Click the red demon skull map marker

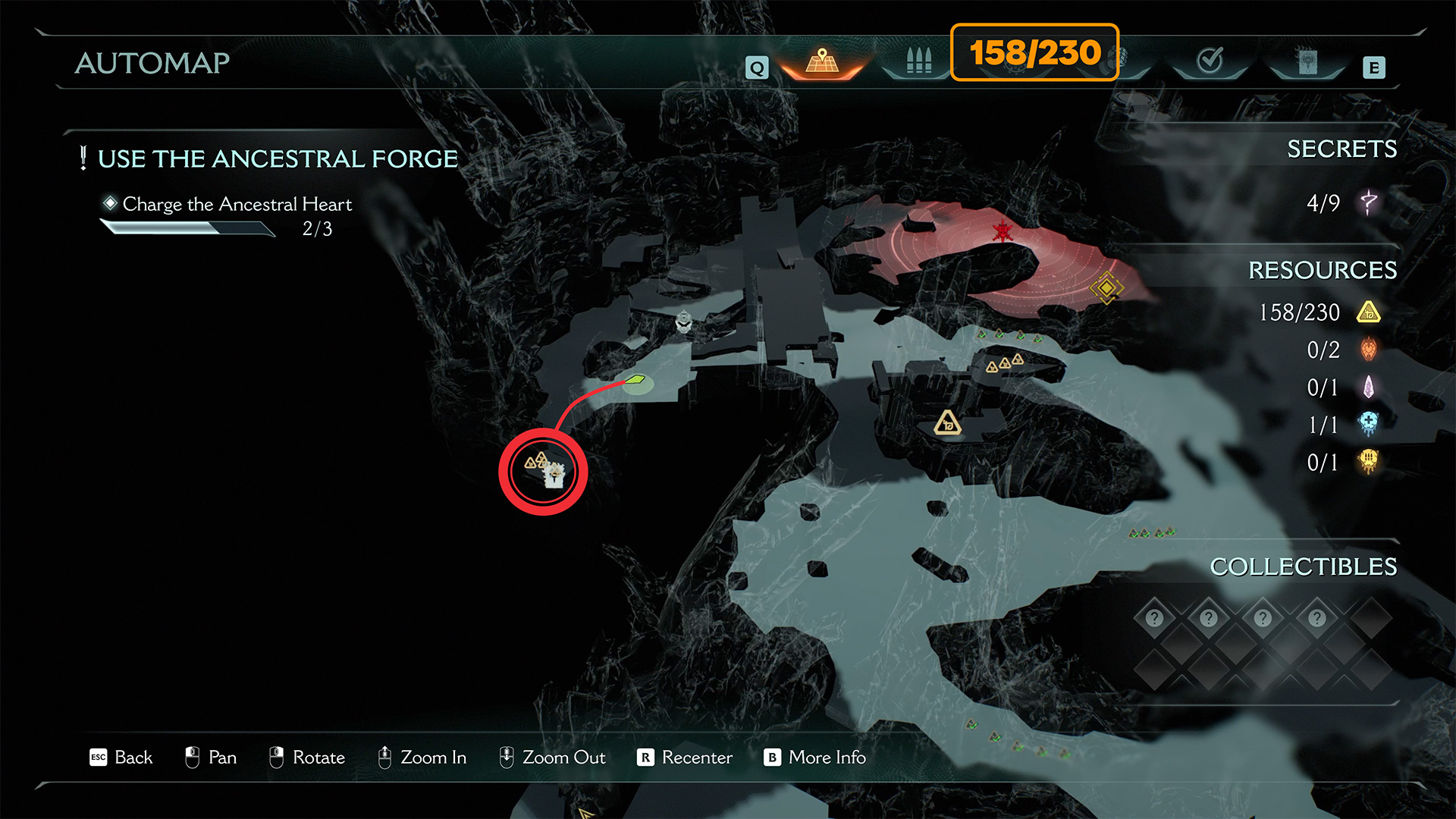(x=1003, y=231)
